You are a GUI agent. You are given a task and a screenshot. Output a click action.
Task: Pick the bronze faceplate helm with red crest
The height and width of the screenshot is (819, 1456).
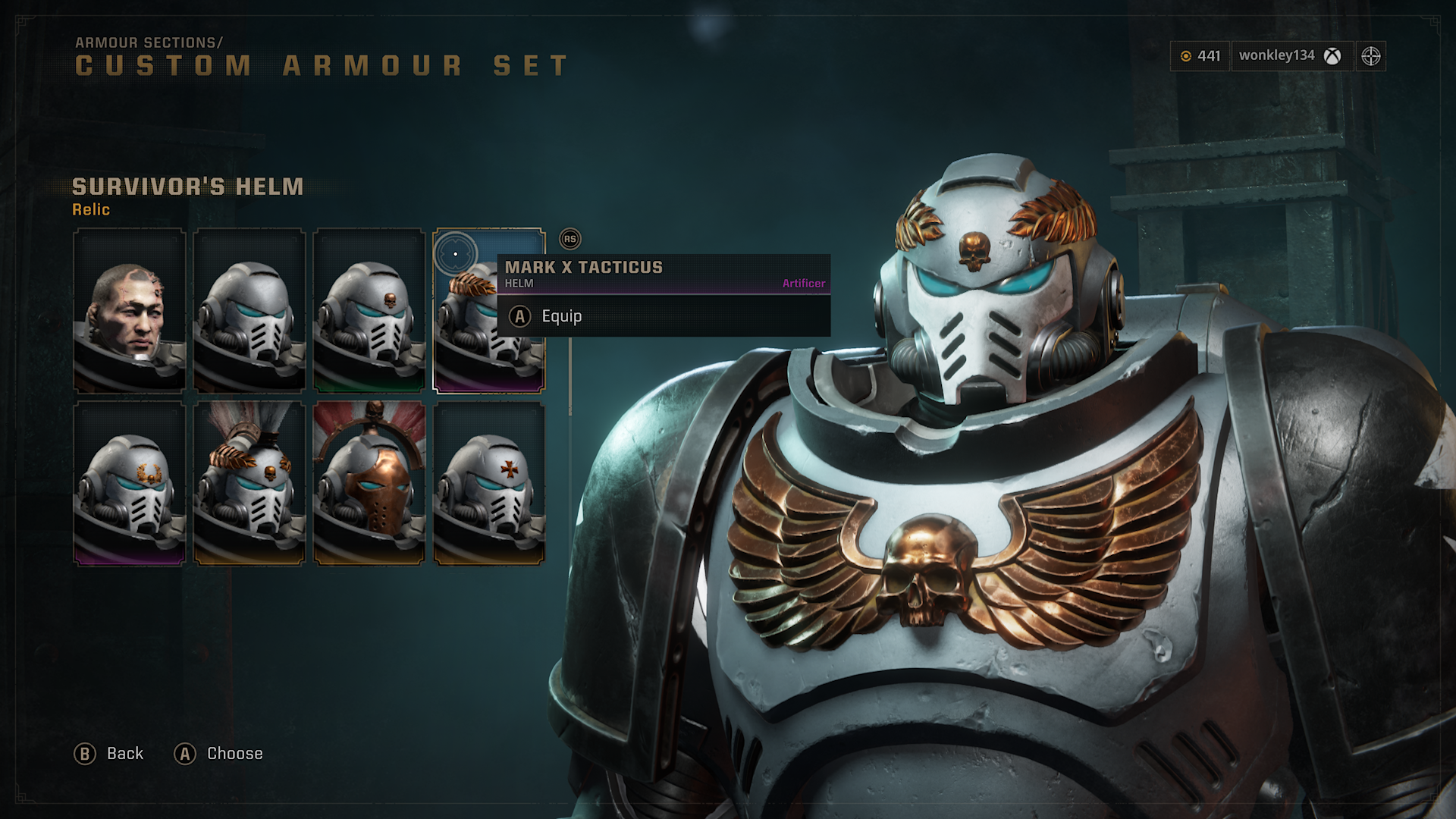coord(369,484)
